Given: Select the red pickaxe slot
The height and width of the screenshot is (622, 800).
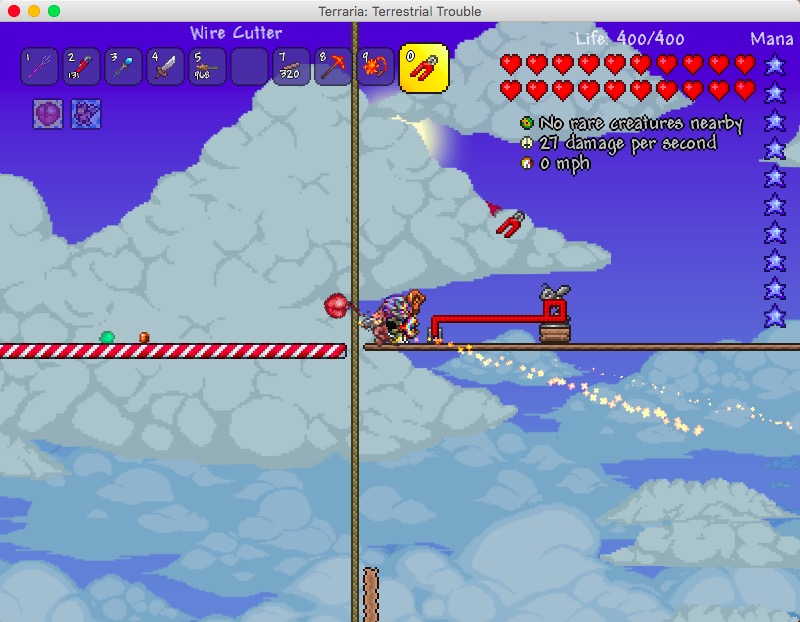Looking at the screenshot, I should [x=334, y=67].
